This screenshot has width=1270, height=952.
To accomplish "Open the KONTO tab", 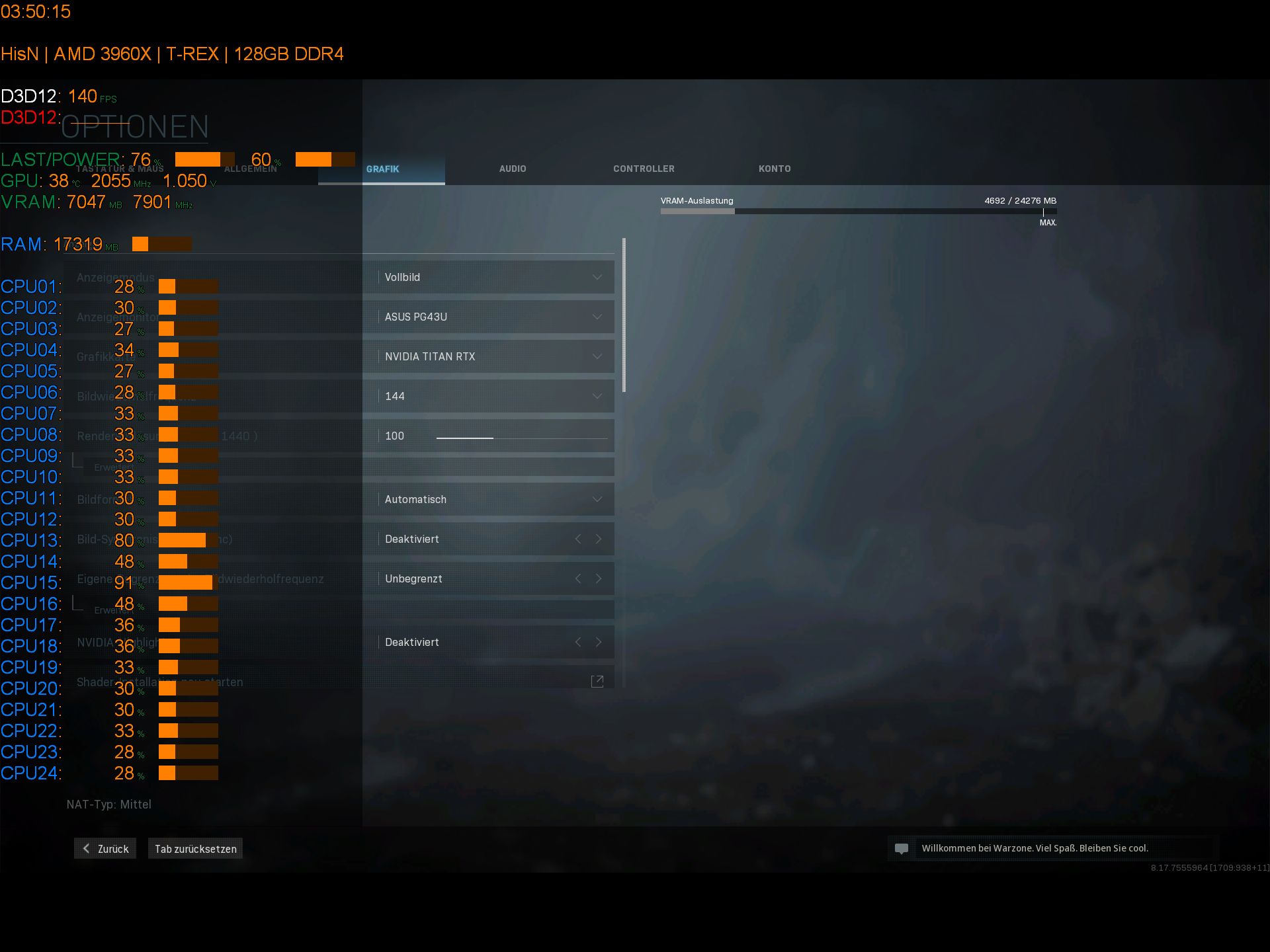I will coord(775,169).
